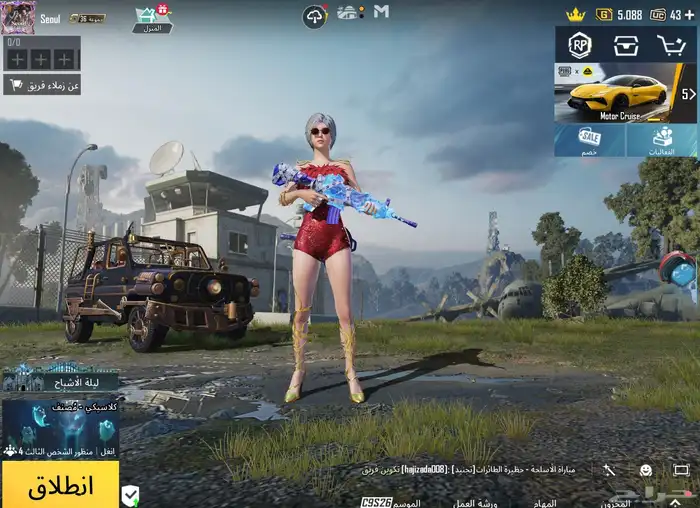The width and height of the screenshot is (700, 508).
Task: Open the events الفعاليات button
Action: coord(662,141)
